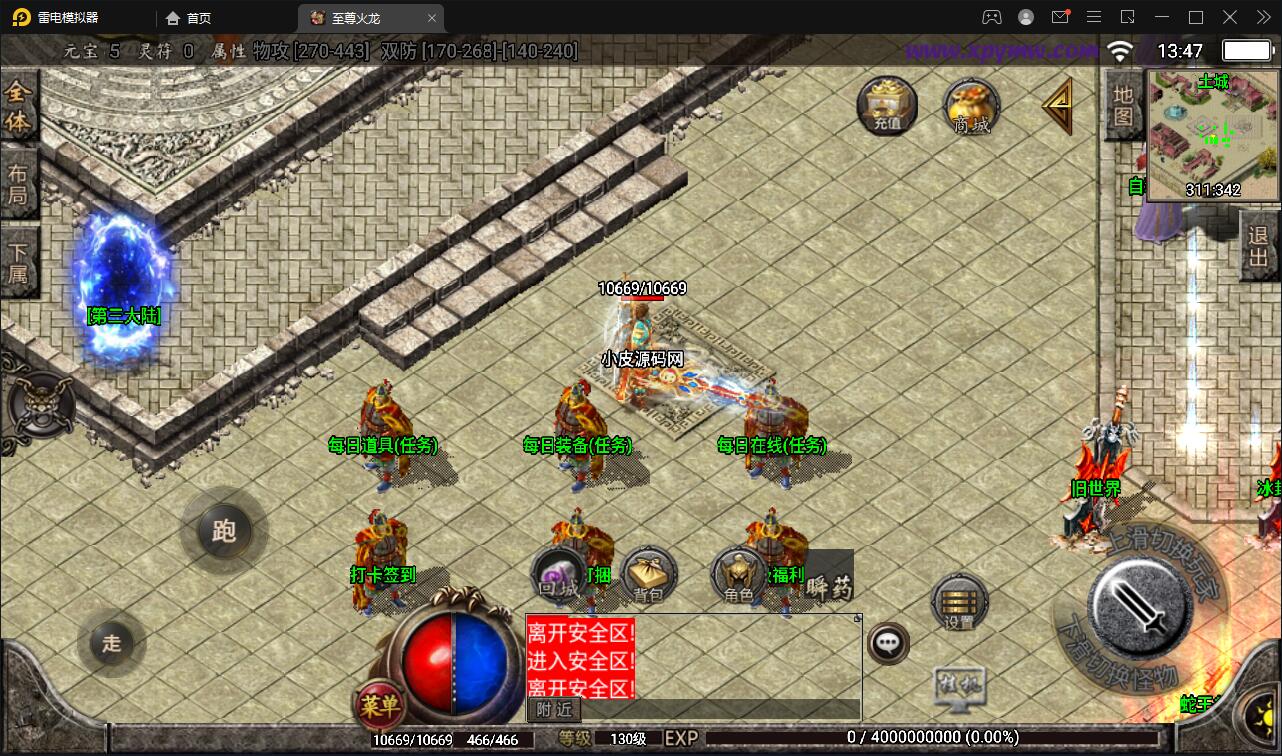Open 地图 to expand the full map
The height and width of the screenshot is (756, 1282).
tap(1122, 107)
